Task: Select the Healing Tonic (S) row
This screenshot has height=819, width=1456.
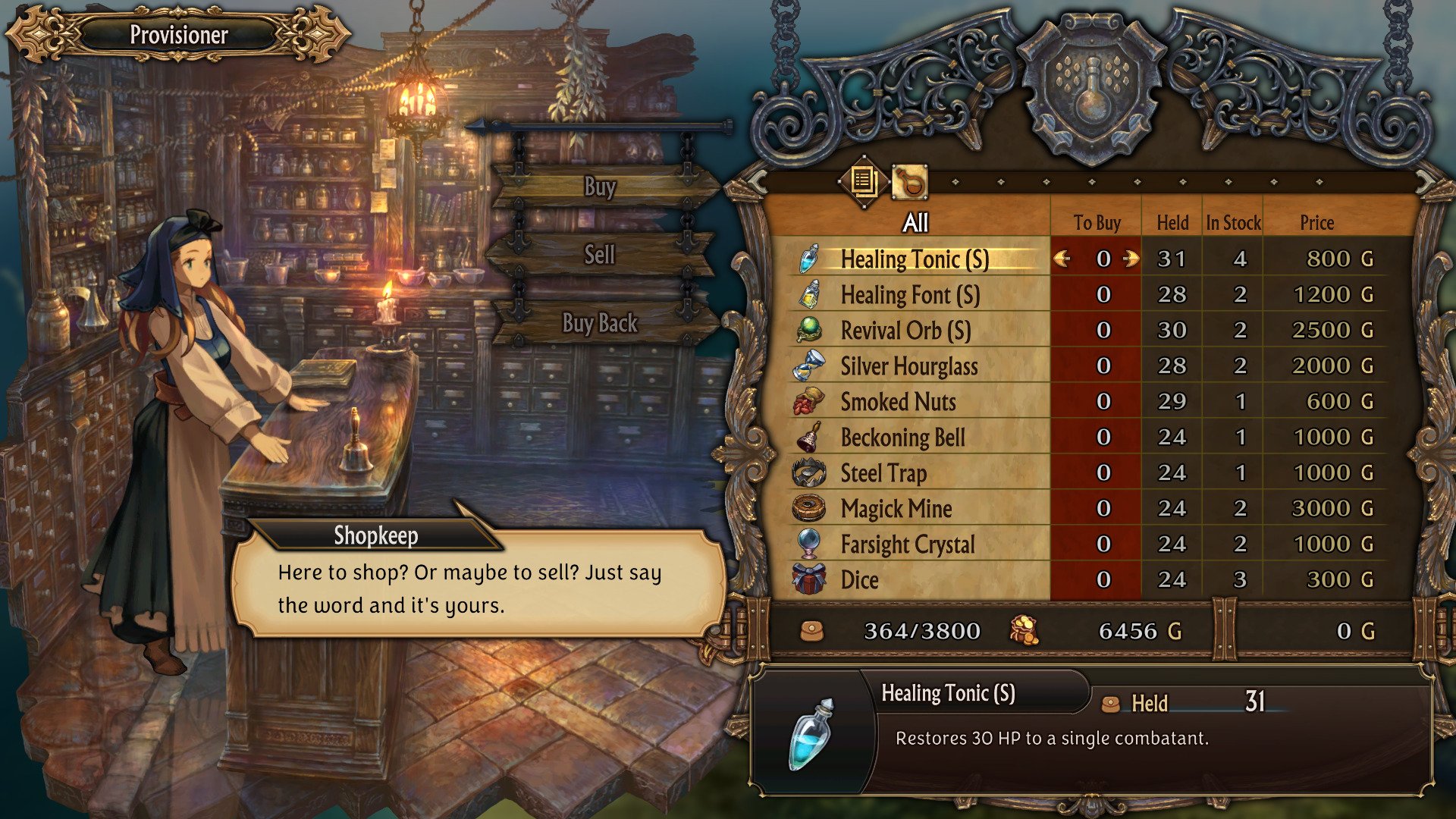Action: [x=914, y=259]
